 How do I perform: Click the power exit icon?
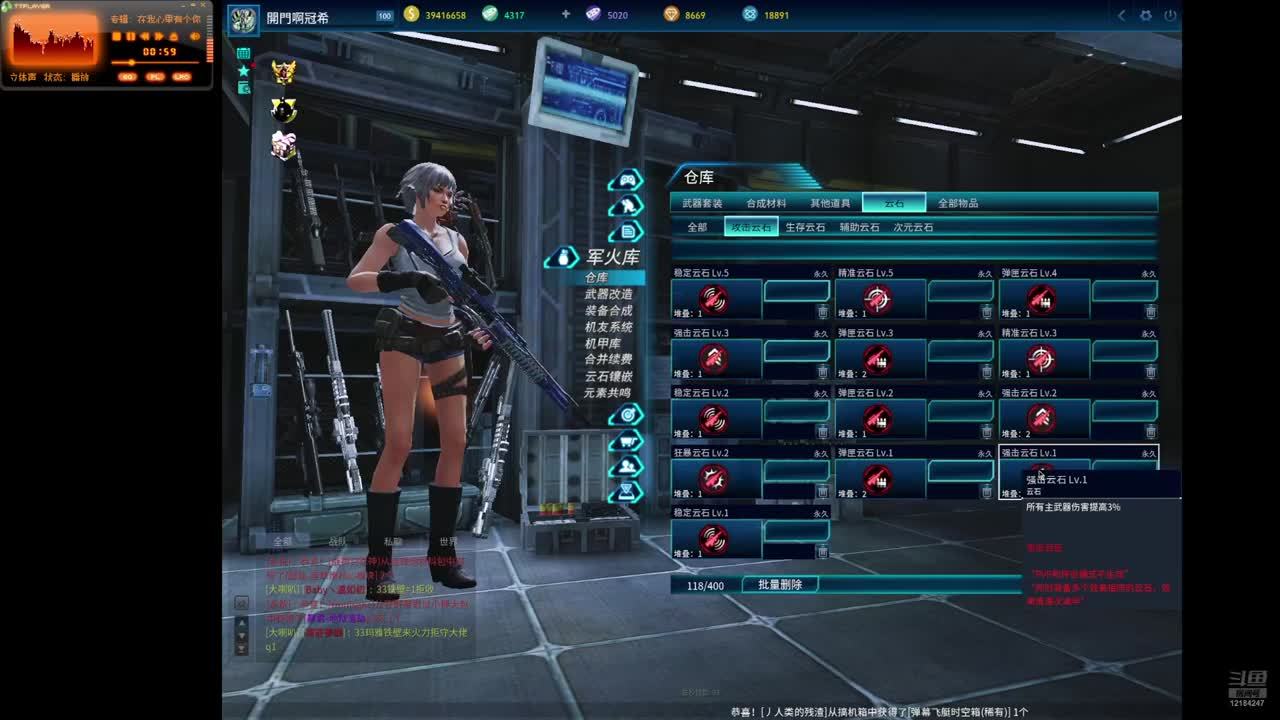pyautogui.click(x=1170, y=15)
